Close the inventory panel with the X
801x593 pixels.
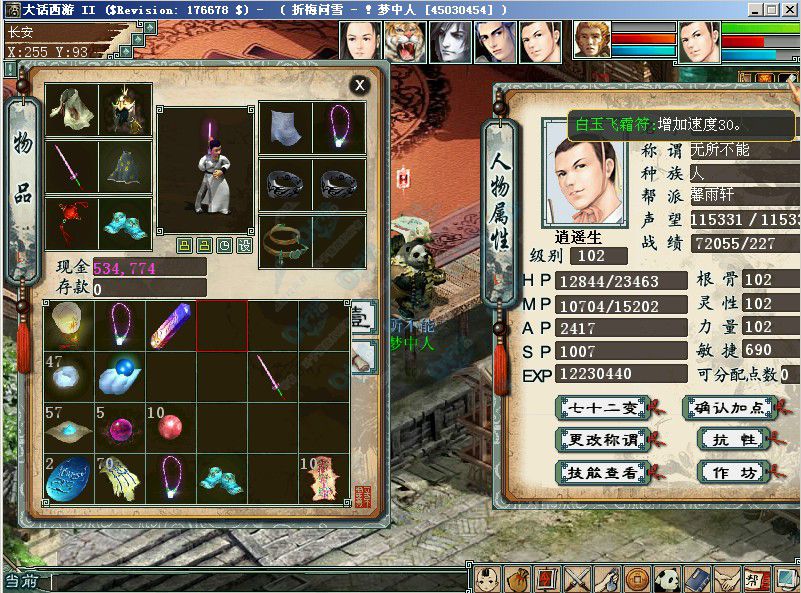coord(359,86)
